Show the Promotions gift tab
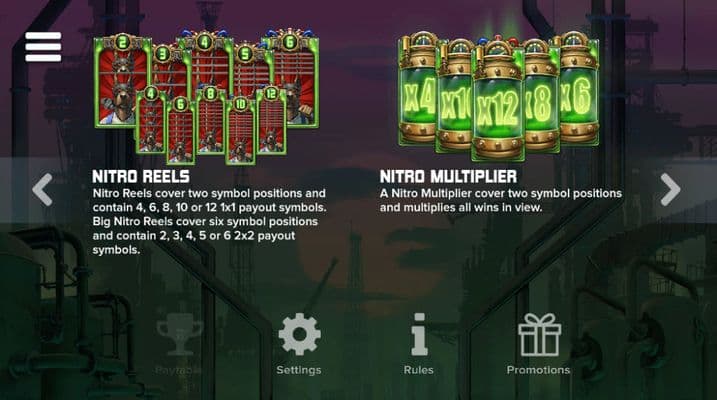Image resolution: width=717 pixels, height=400 pixels. [x=538, y=345]
